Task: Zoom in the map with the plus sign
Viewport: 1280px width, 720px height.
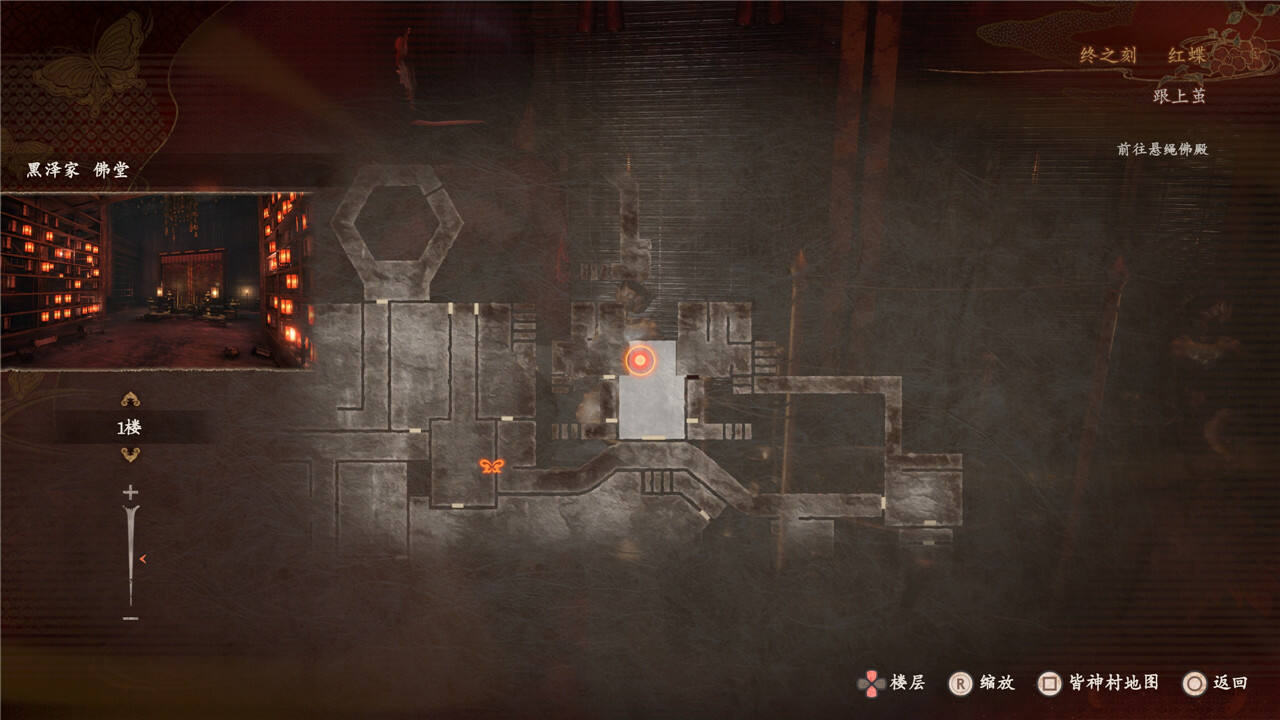Action: [130, 492]
